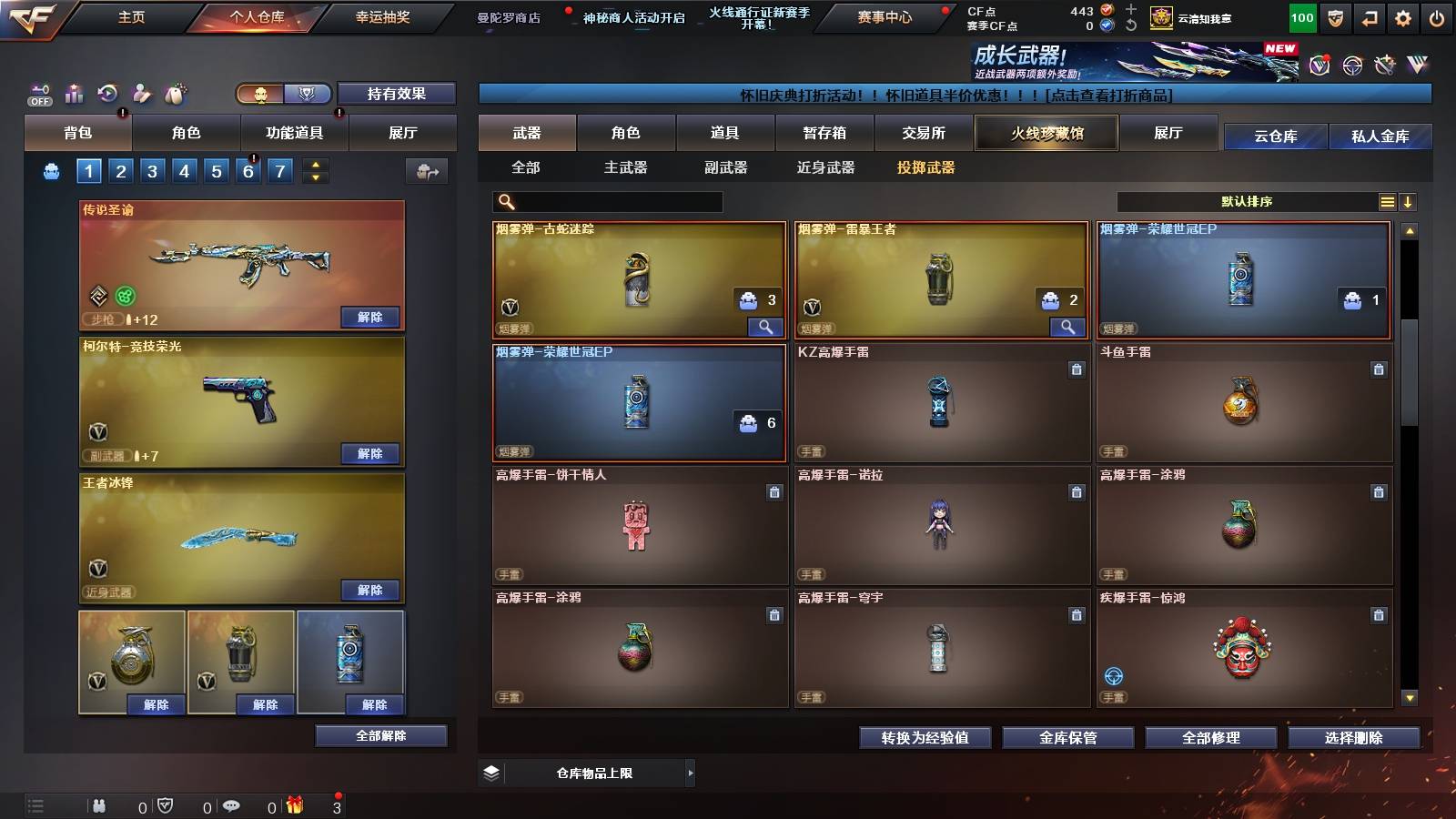
Task: Open the chat message icon at the bottom
Action: point(230,805)
